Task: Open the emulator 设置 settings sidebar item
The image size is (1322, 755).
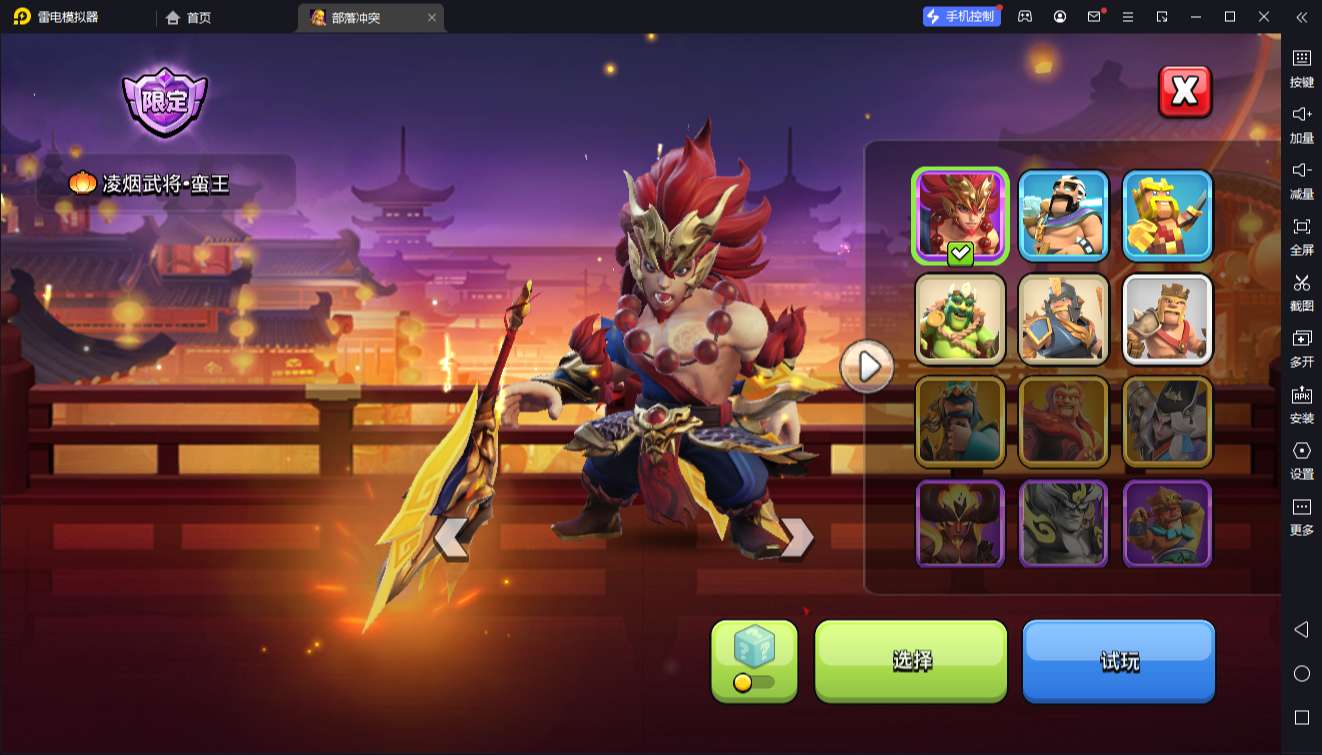Action: click(x=1301, y=460)
